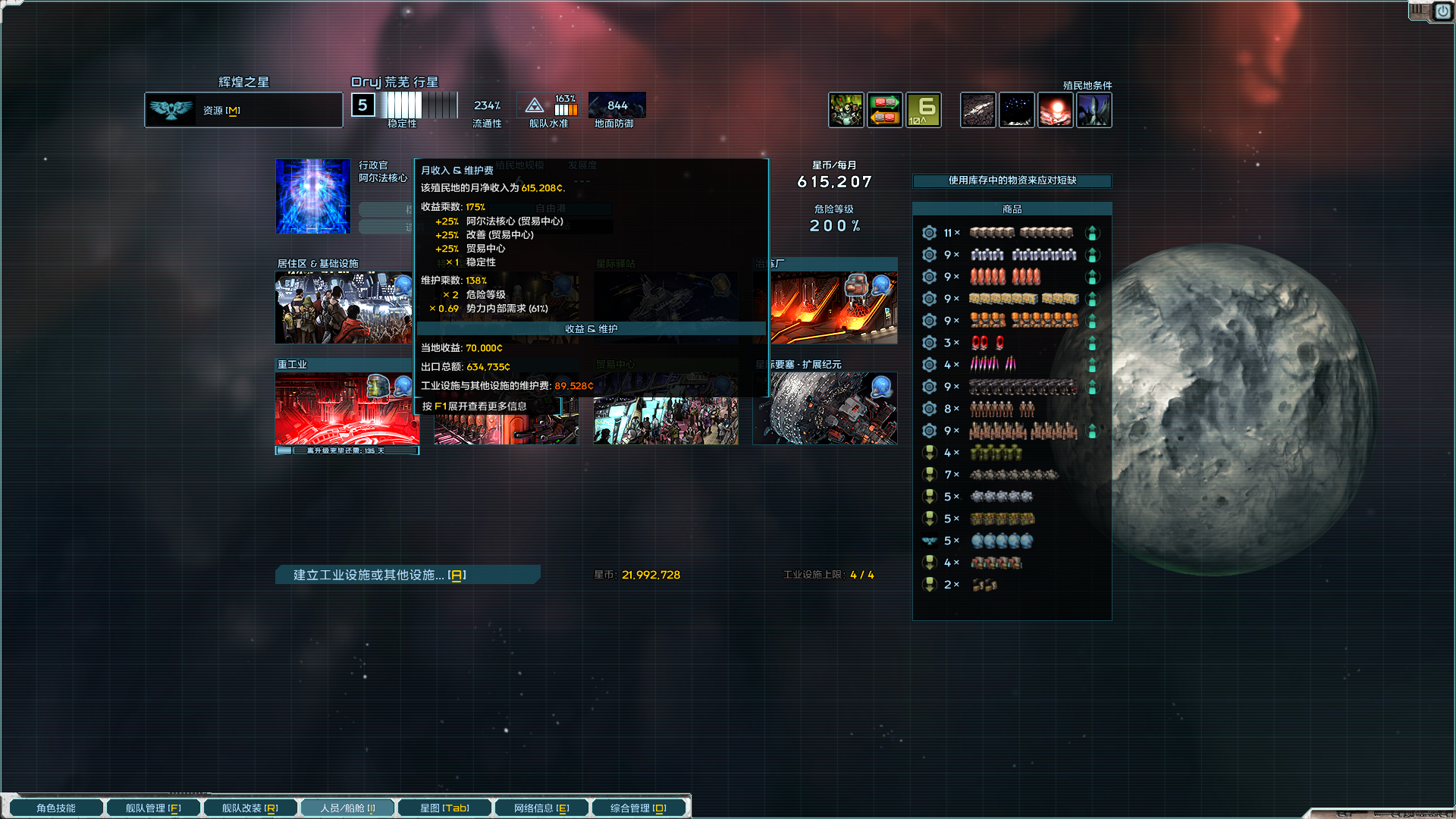Screen dimensions: 1456x819
Task: Click the hot climate colony condition icon
Action: point(1056,110)
